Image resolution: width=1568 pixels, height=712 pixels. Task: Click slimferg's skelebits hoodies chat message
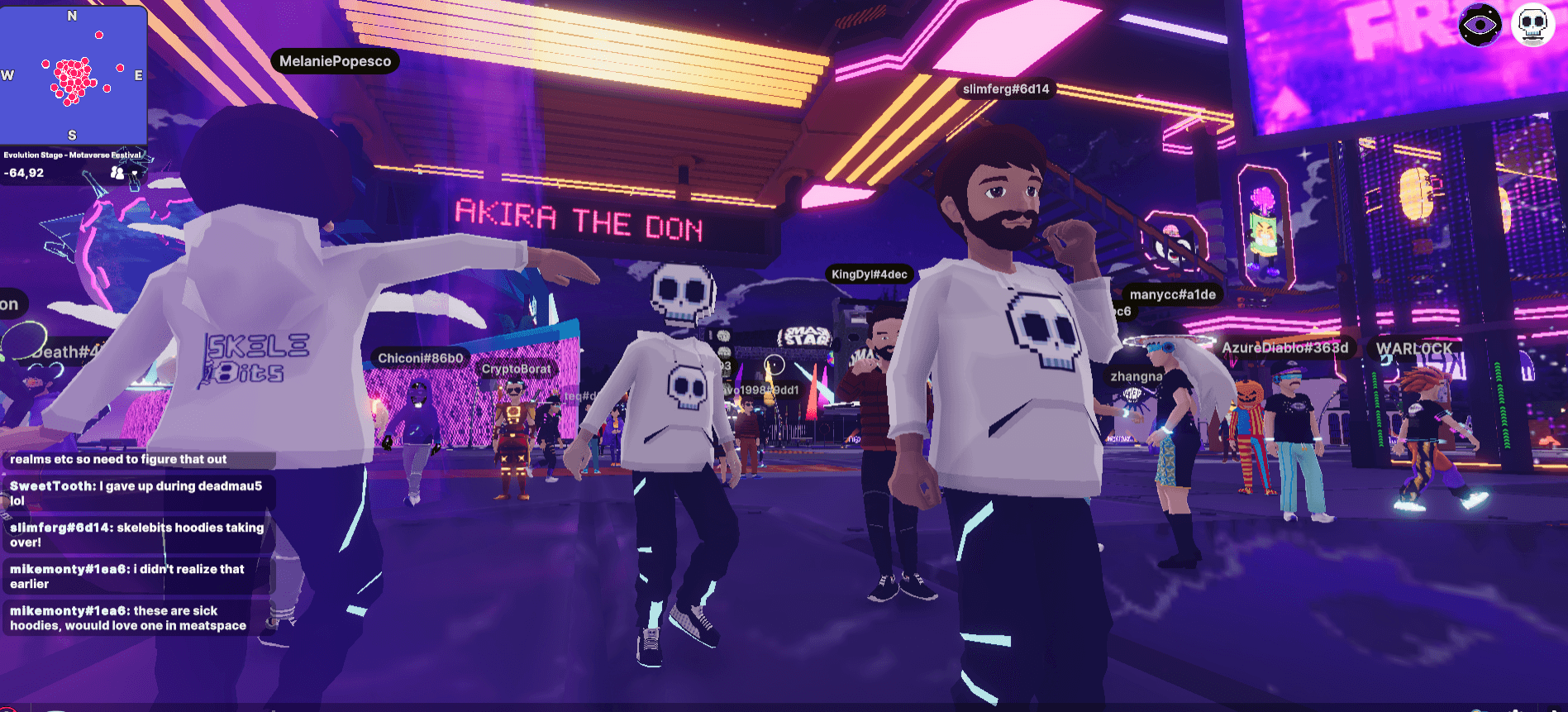point(136,534)
